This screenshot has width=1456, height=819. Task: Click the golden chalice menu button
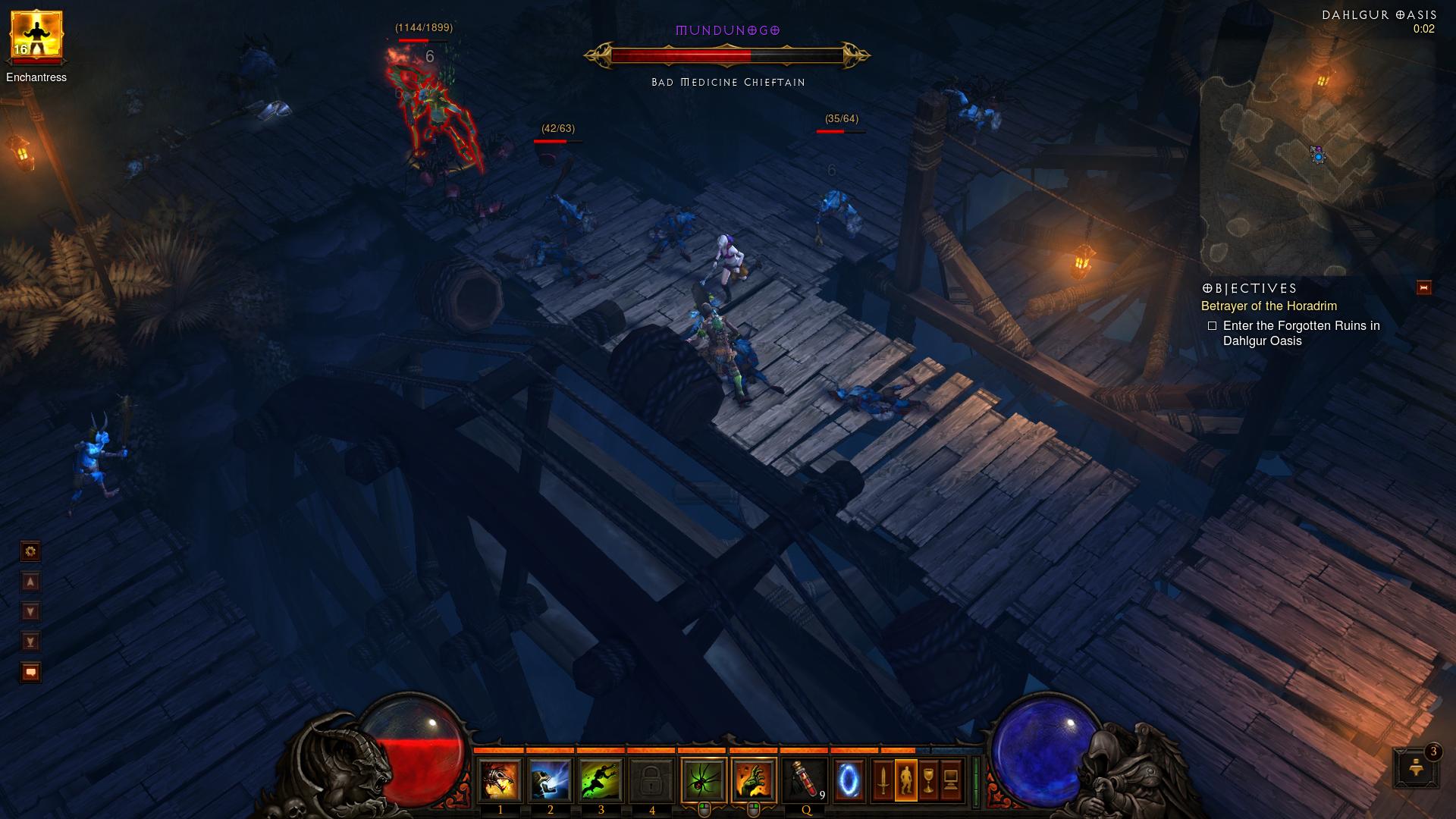(x=928, y=780)
